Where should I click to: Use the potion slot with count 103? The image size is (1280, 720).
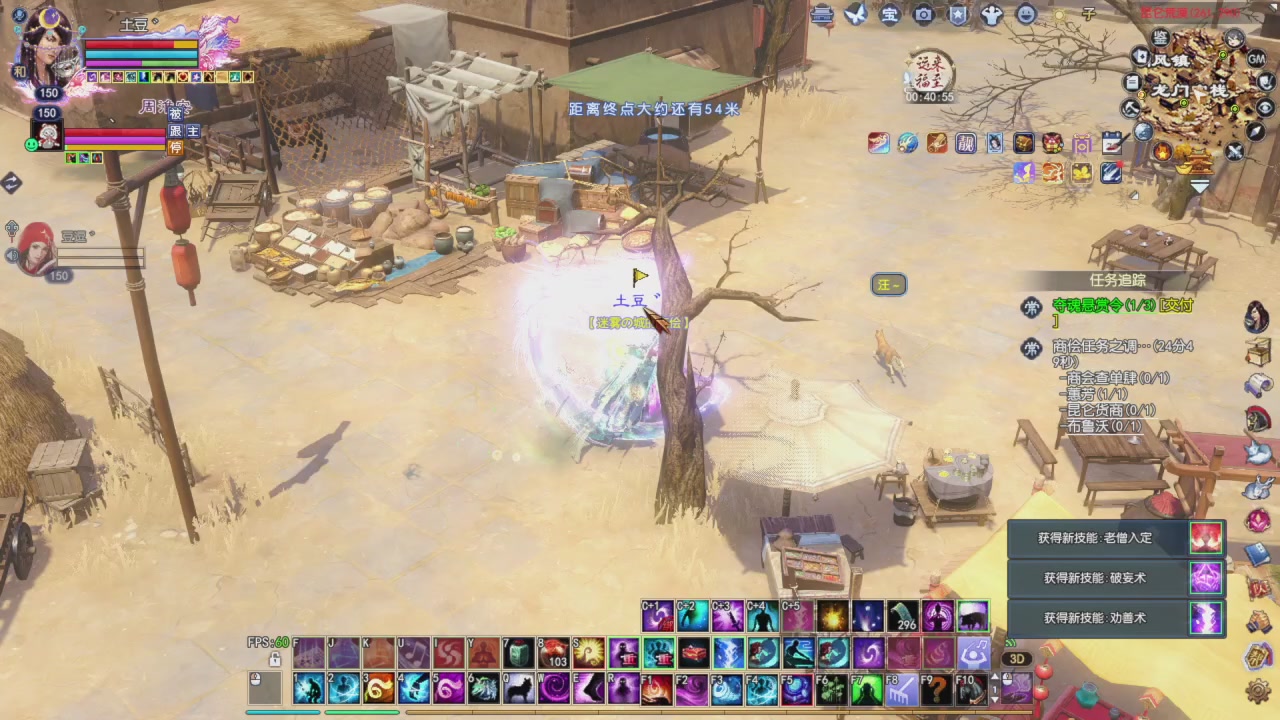point(553,653)
